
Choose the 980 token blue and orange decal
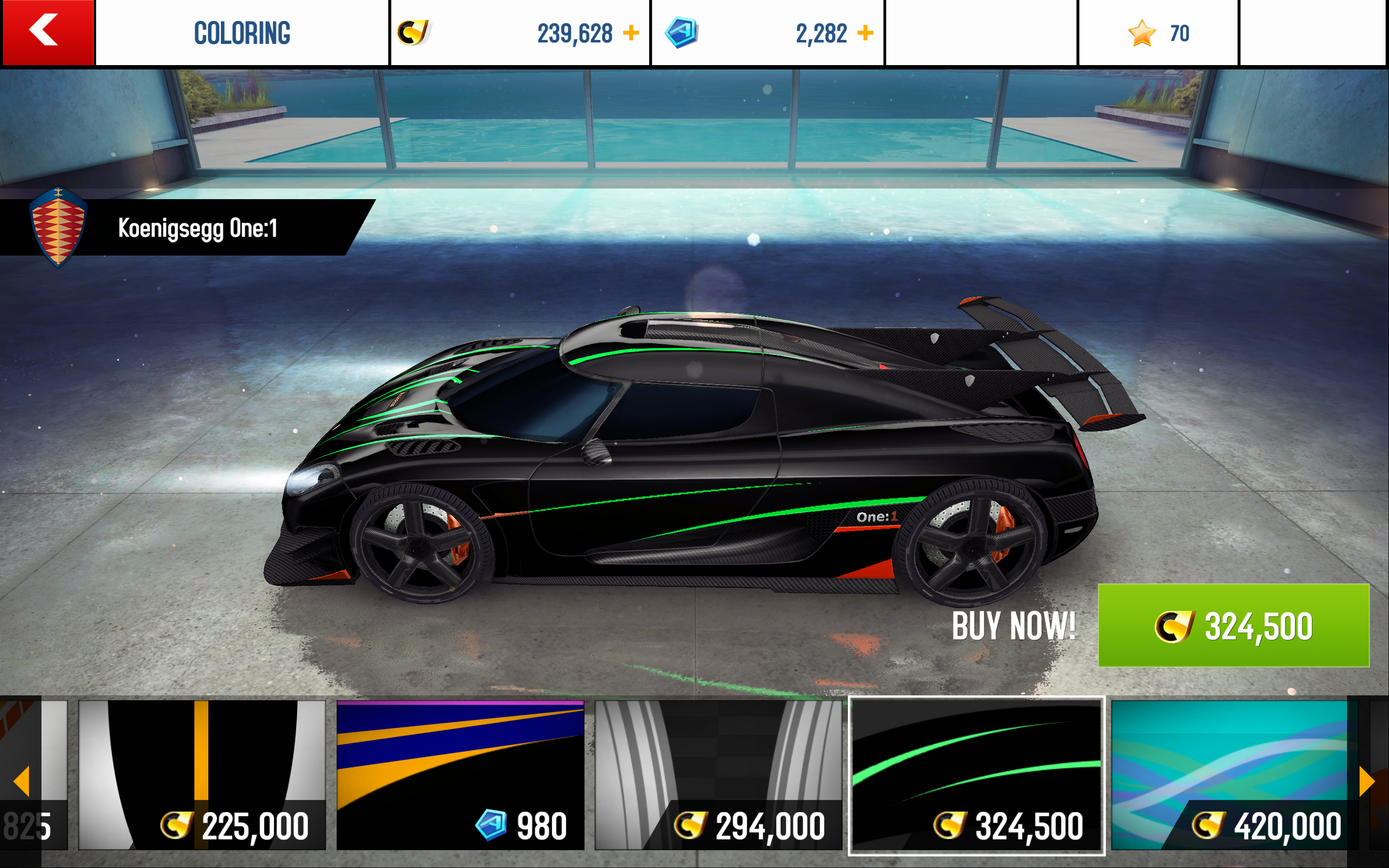point(460,774)
